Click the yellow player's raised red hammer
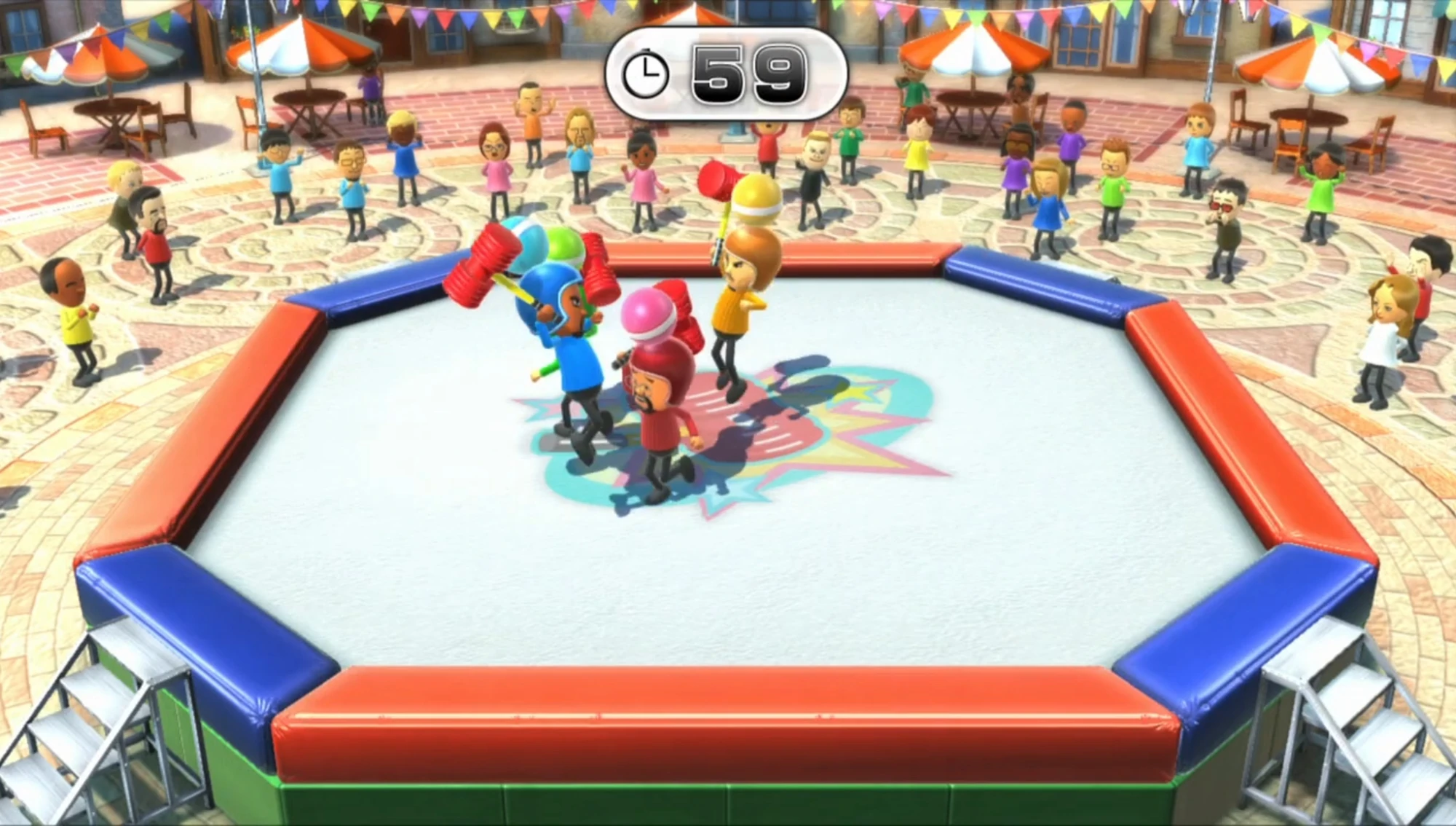The width and height of the screenshot is (1456, 826). [717, 182]
